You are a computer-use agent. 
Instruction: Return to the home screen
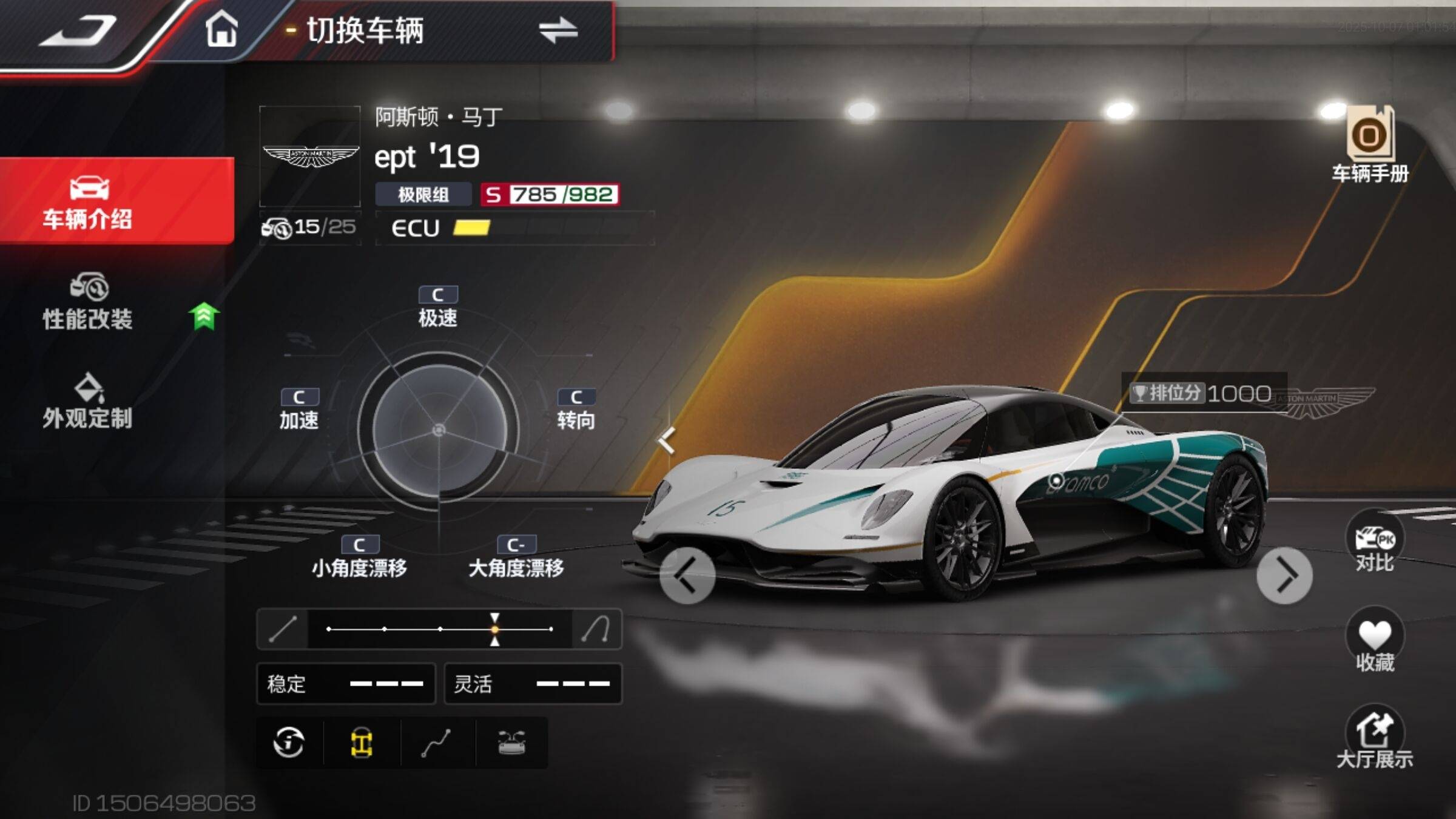[x=221, y=29]
